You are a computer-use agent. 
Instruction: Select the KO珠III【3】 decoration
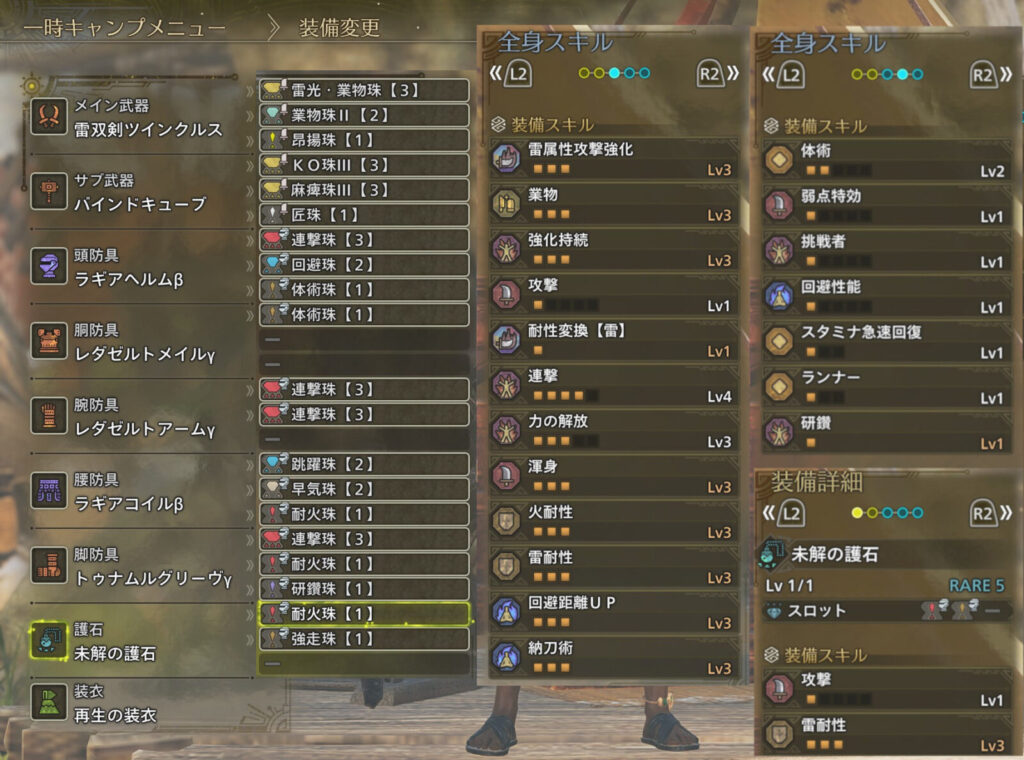point(364,165)
